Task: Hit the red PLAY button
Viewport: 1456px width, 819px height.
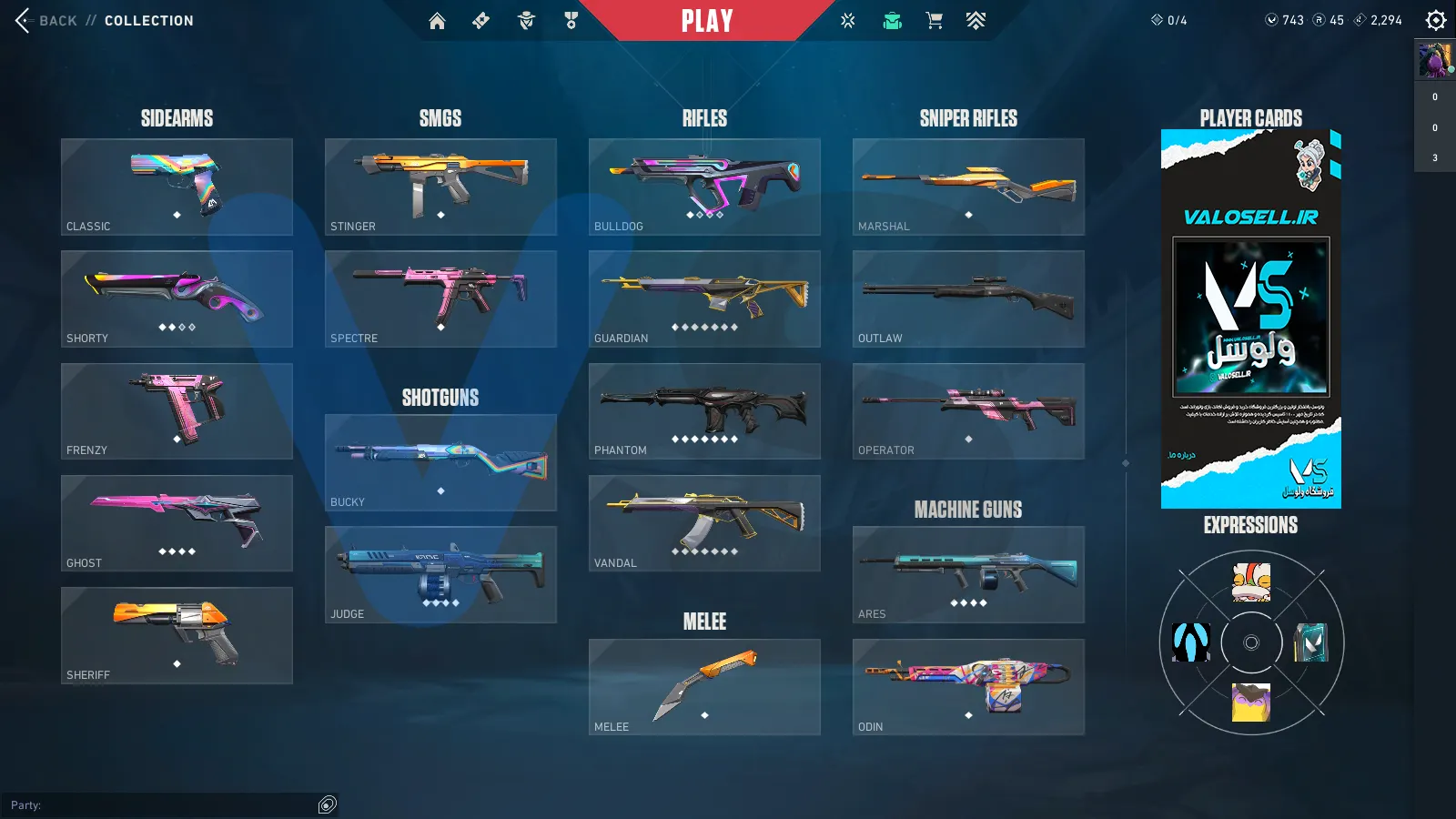Action: (x=707, y=20)
